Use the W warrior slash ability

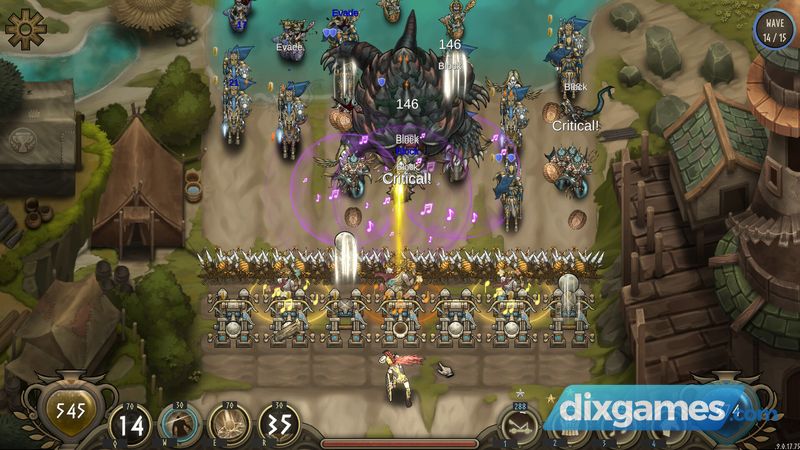point(179,425)
